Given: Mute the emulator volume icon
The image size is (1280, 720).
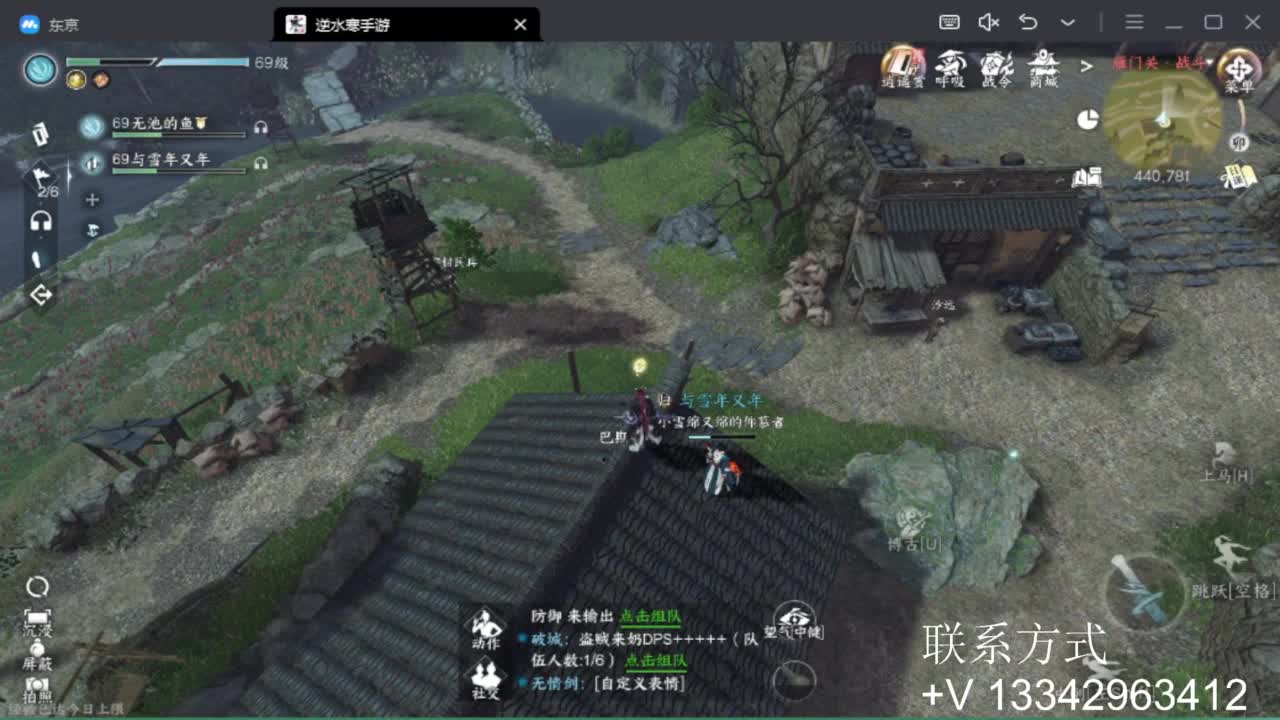Looking at the screenshot, I should [987, 22].
